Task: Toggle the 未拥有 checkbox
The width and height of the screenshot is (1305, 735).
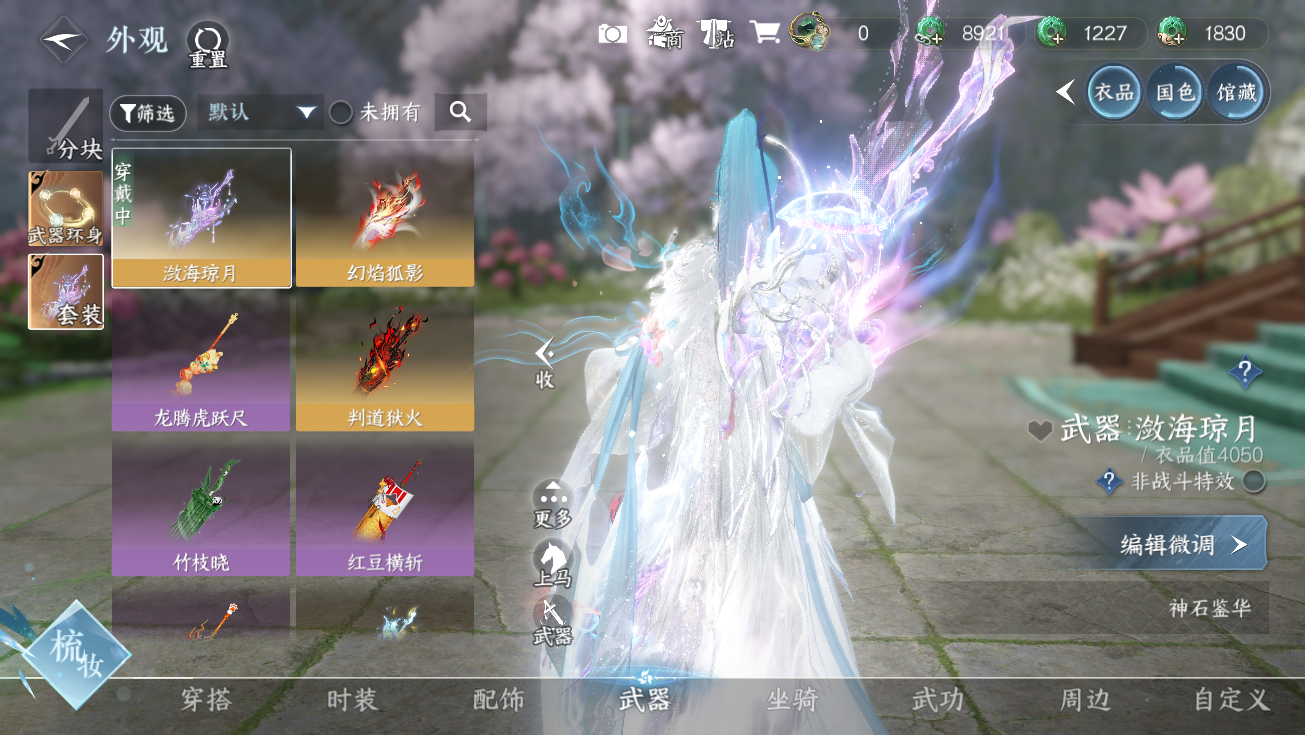Action: pos(341,113)
